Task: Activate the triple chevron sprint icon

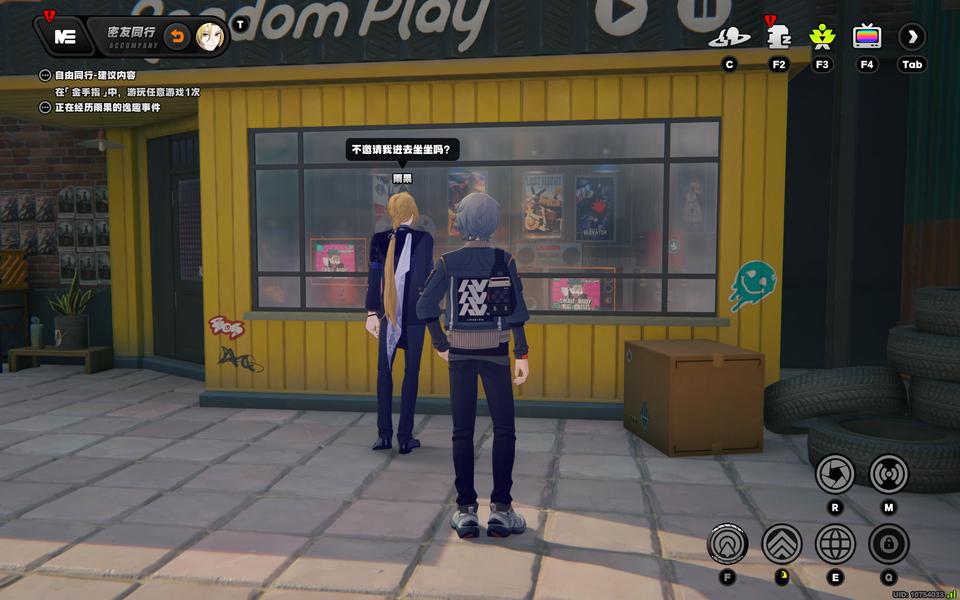Action: [x=782, y=544]
